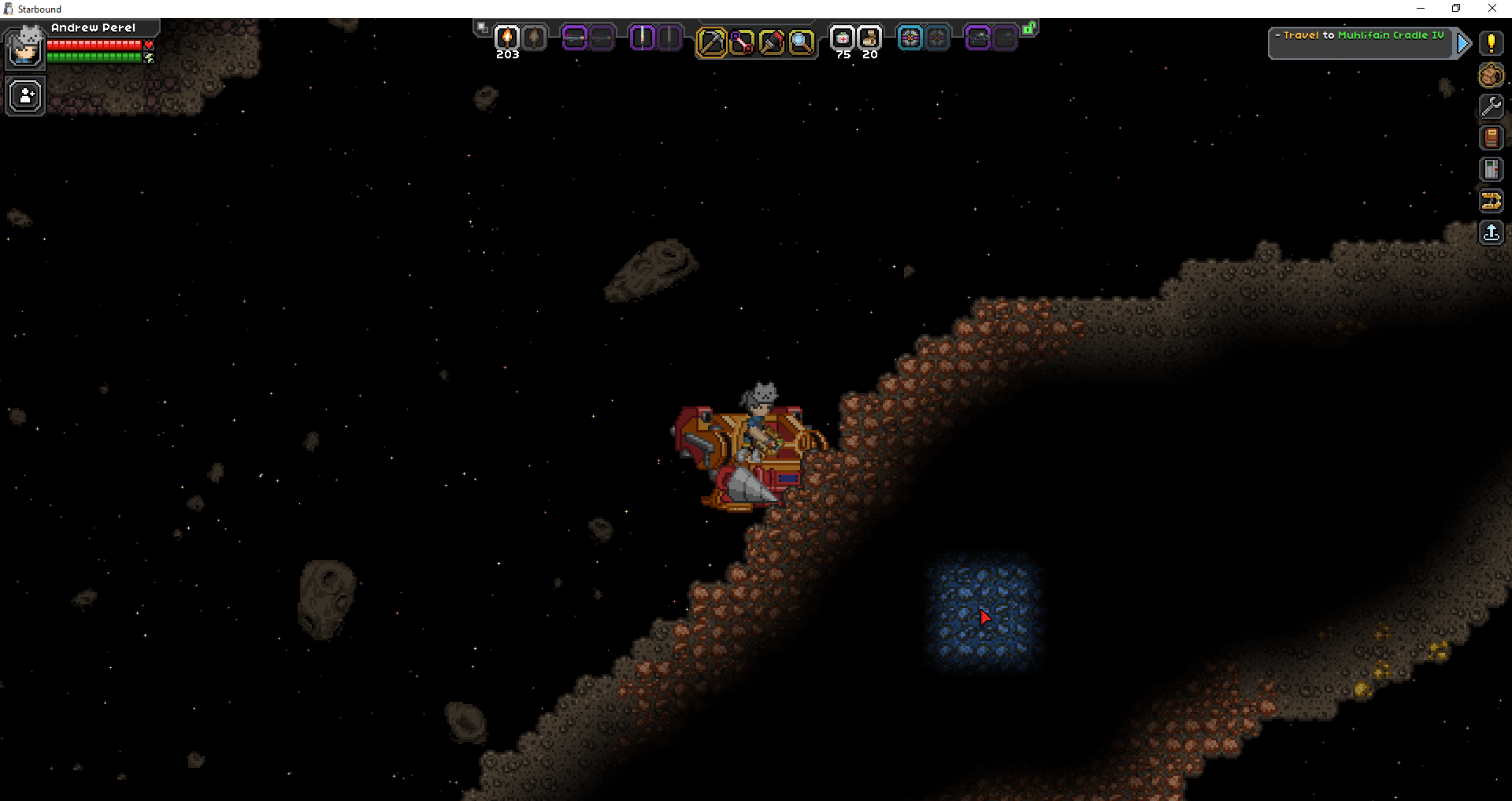Select the torch hotbar slot
The image size is (1512, 801).
pos(507,37)
